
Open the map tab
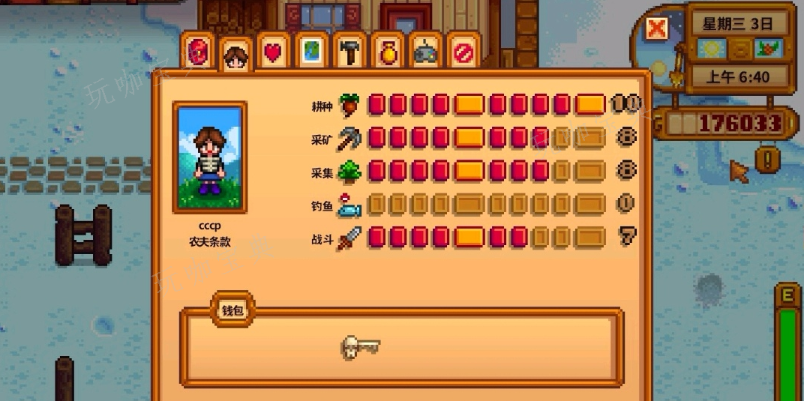click(x=311, y=51)
